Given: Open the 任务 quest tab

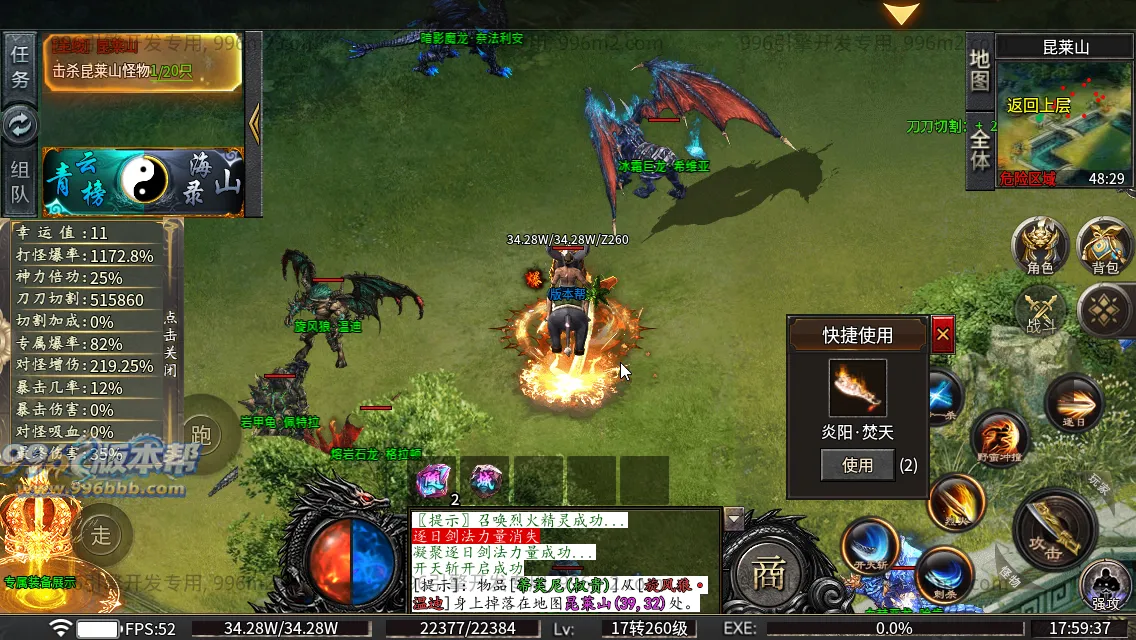Looking at the screenshot, I should [20, 66].
